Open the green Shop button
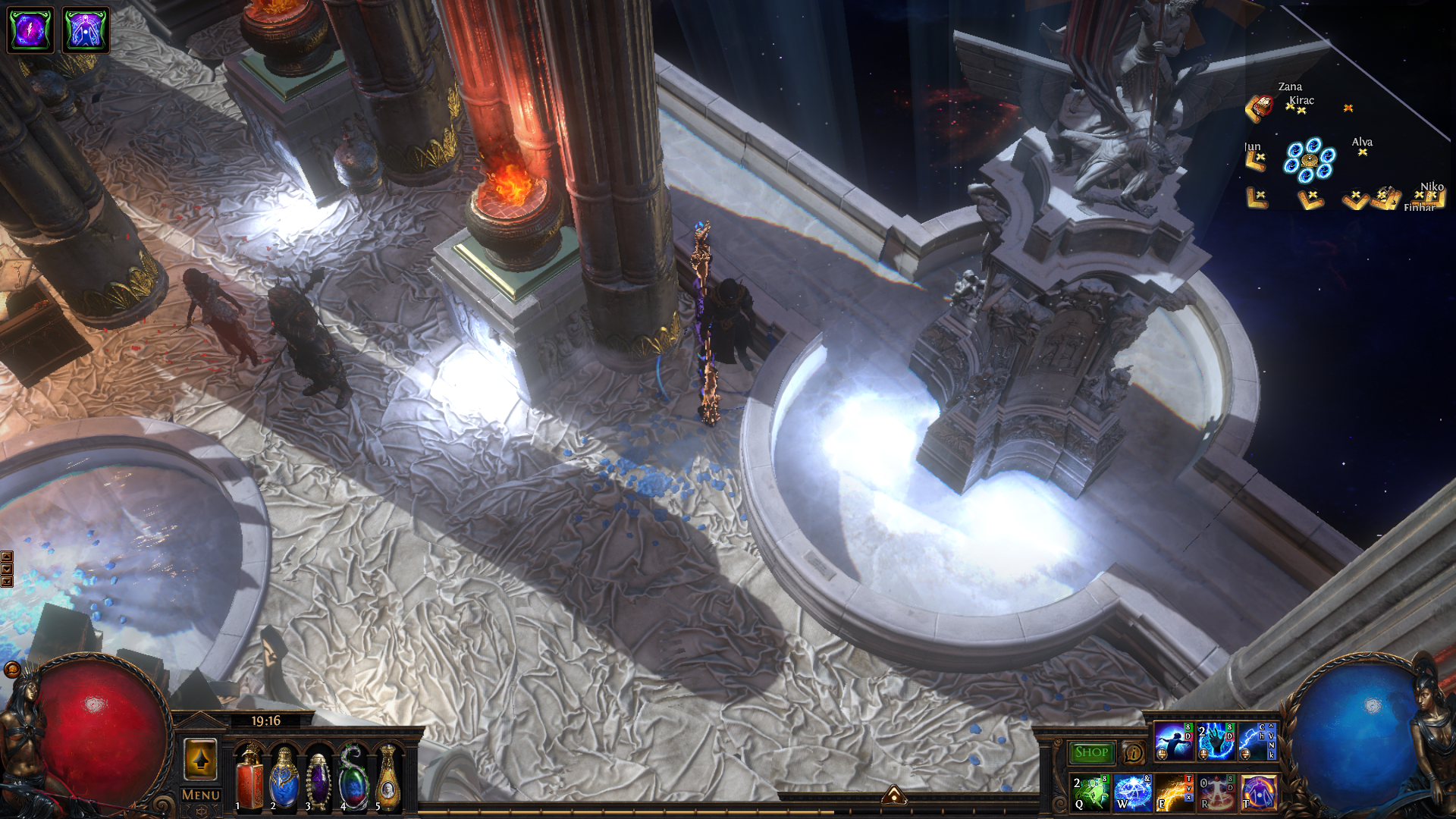The height and width of the screenshot is (819, 1456). click(1091, 752)
